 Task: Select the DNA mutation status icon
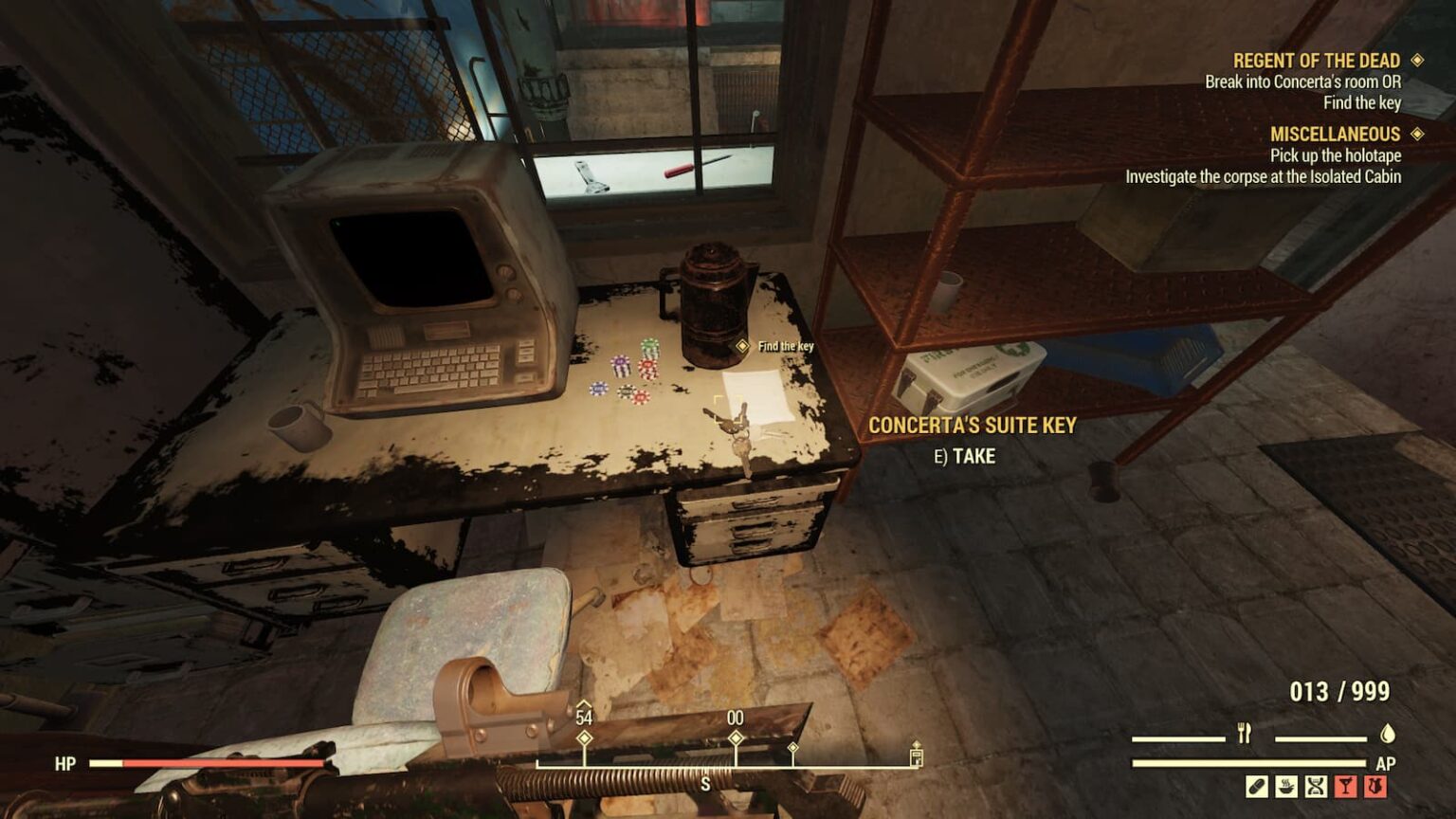(x=1317, y=786)
